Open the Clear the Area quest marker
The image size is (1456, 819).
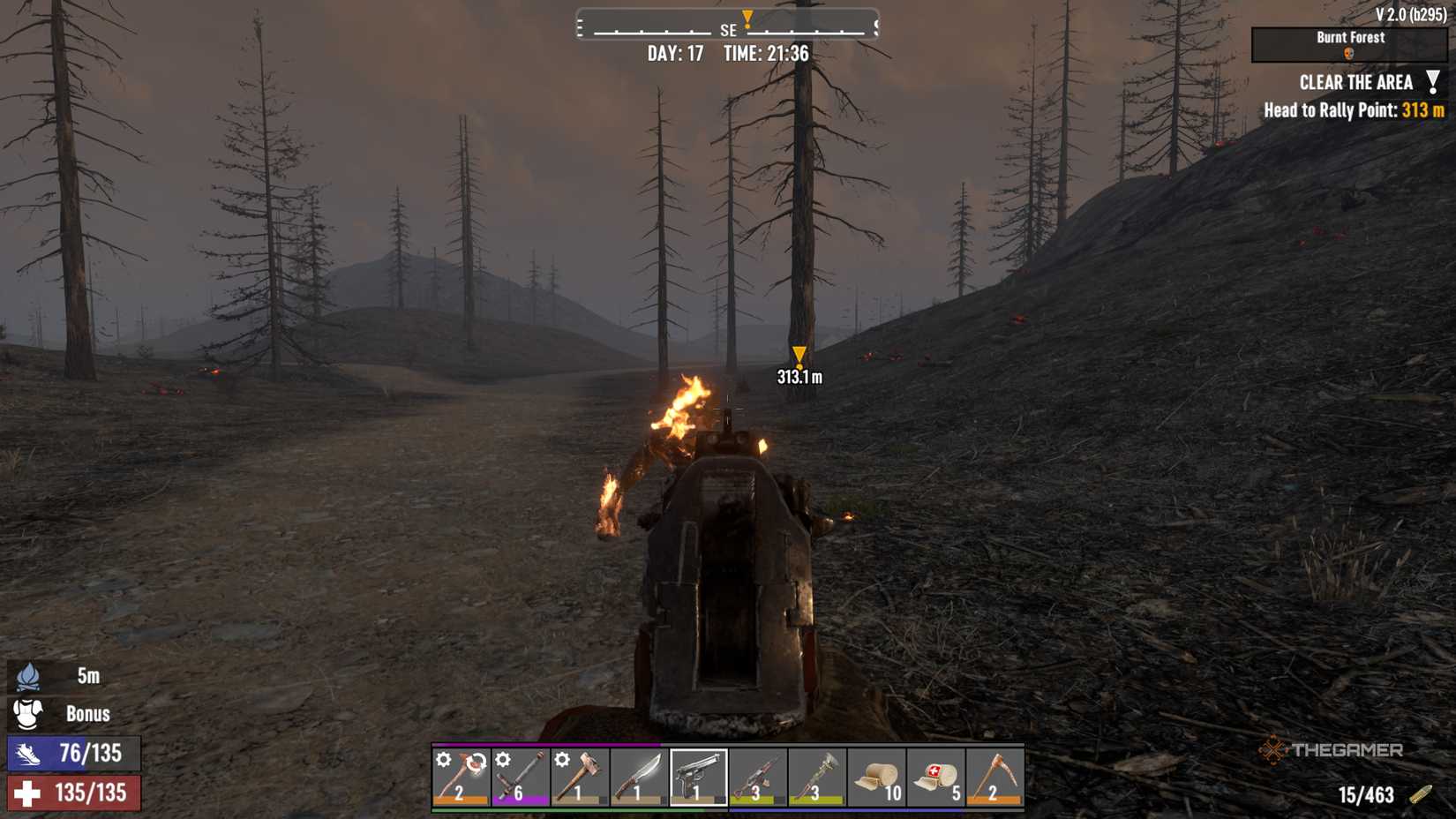tap(1432, 82)
